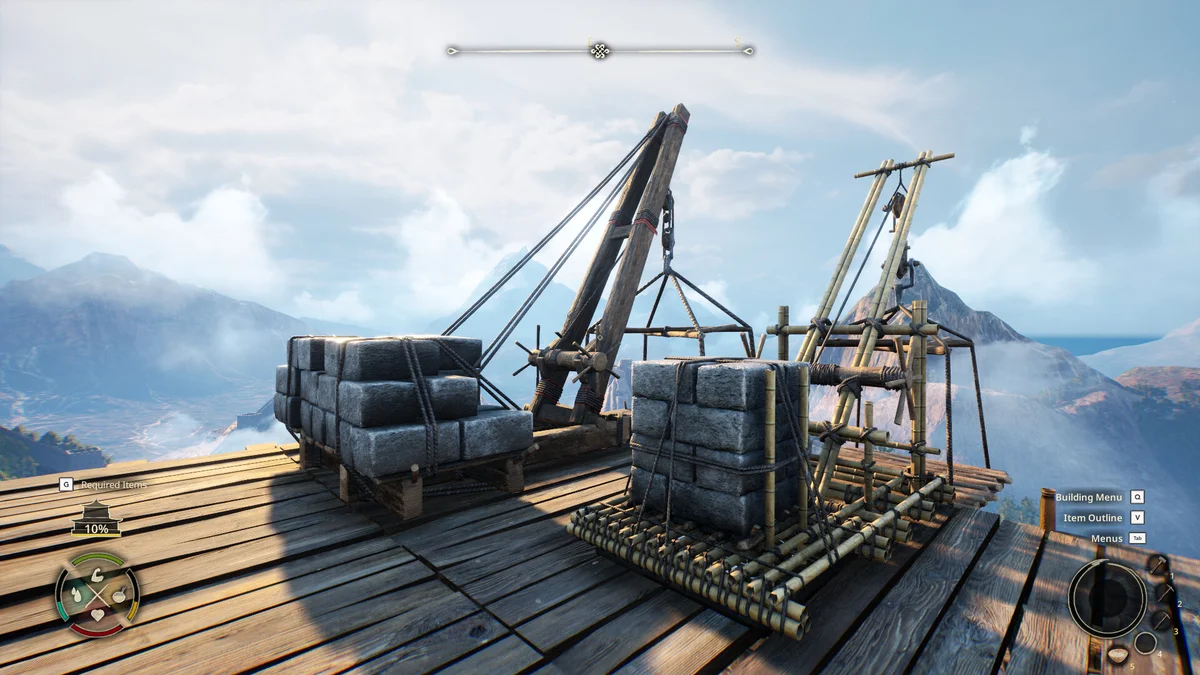Click the large circular equipped-item dial
Image resolution: width=1200 pixels, height=675 pixels.
(1106, 598)
